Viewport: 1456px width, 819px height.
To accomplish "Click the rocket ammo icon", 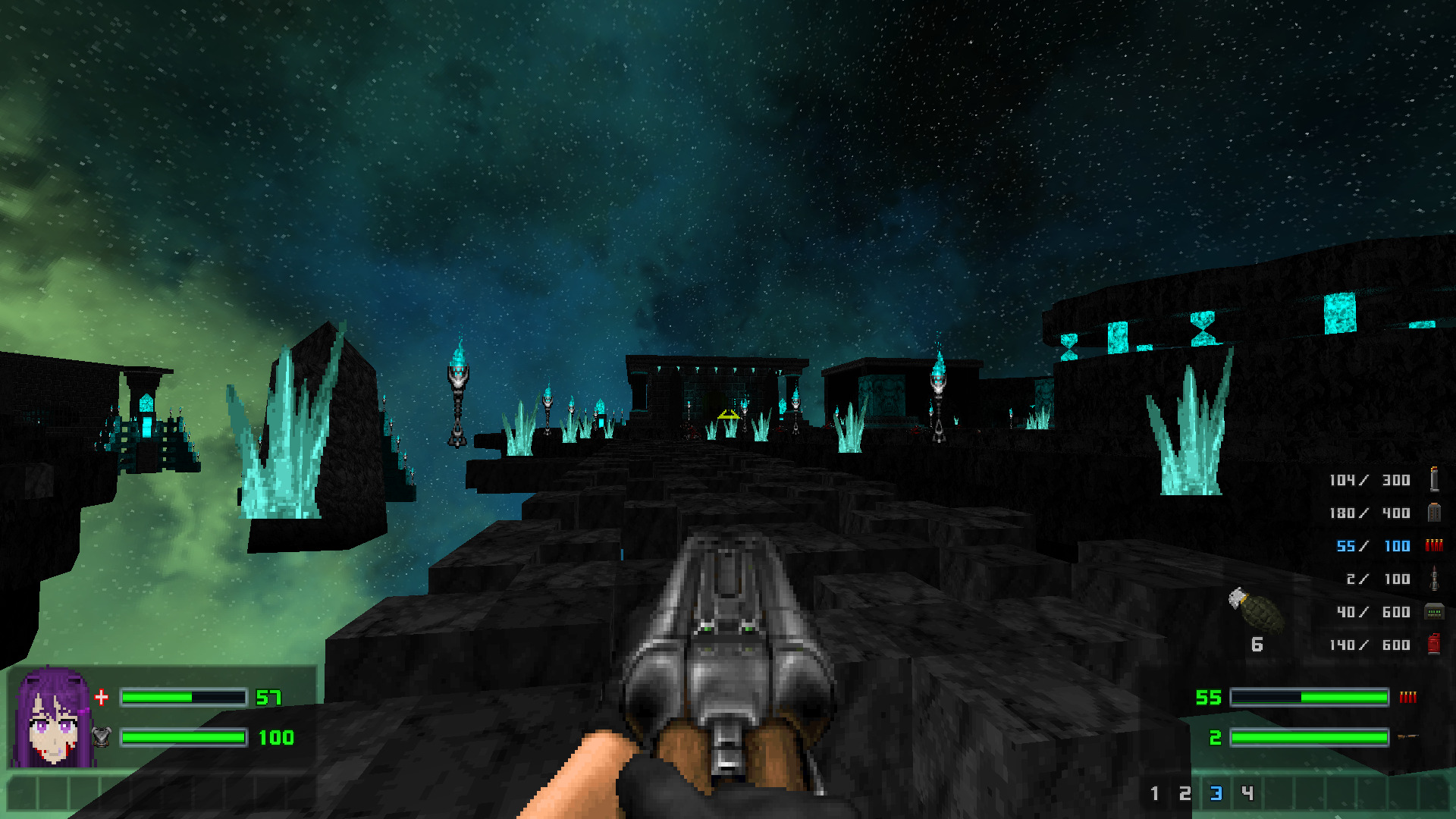I will tap(1433, 579).
